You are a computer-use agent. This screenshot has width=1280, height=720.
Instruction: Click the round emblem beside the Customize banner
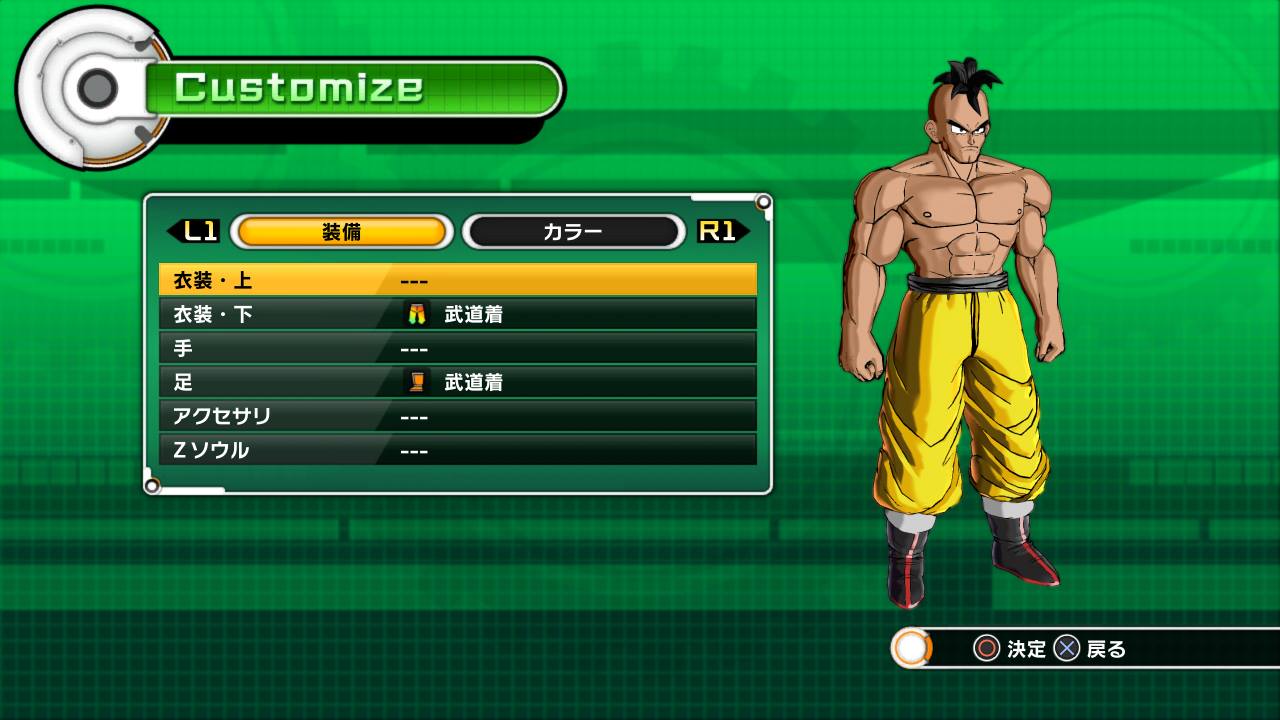95,88
